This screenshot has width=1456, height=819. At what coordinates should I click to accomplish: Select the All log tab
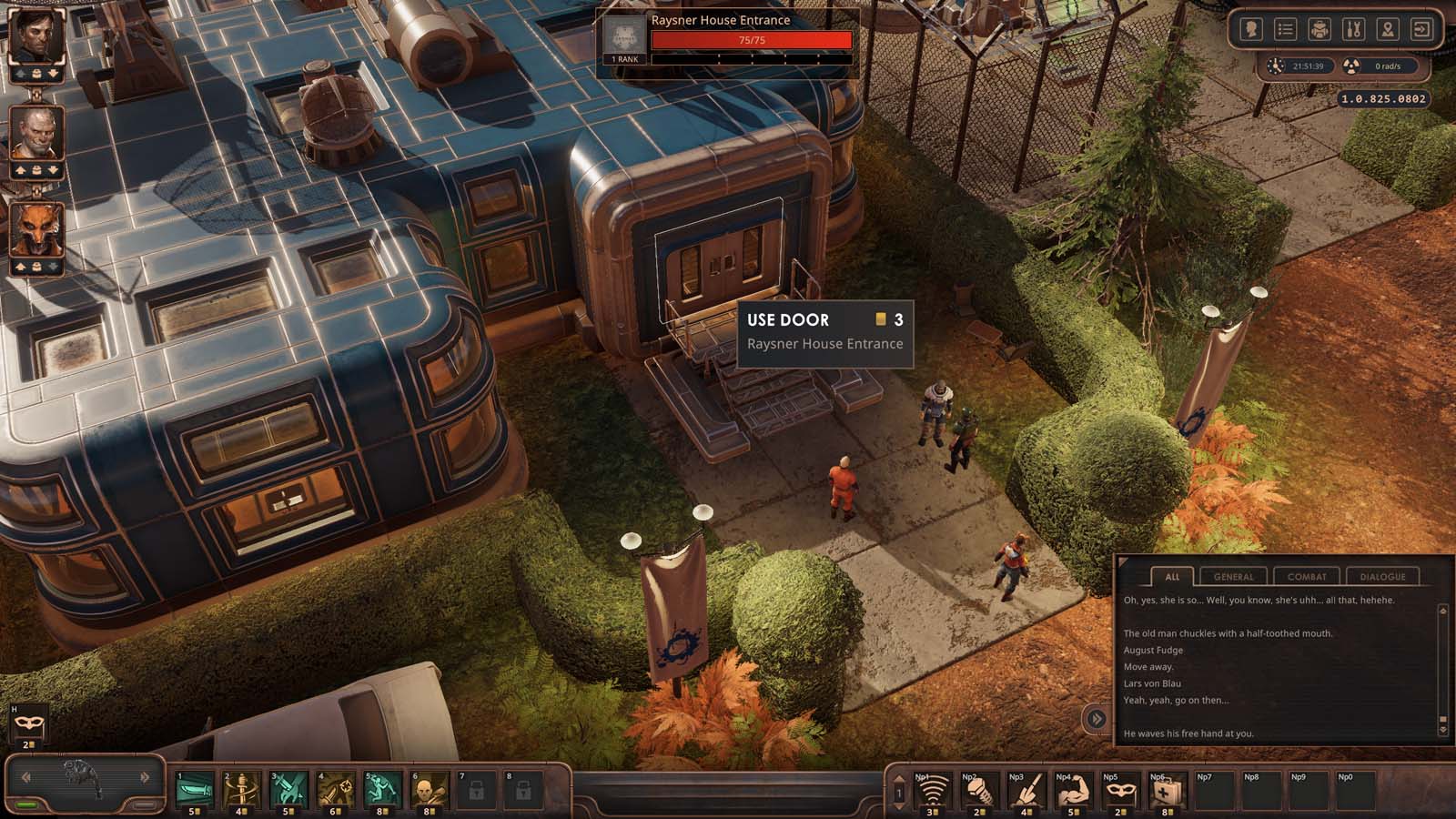(1172, 576)
